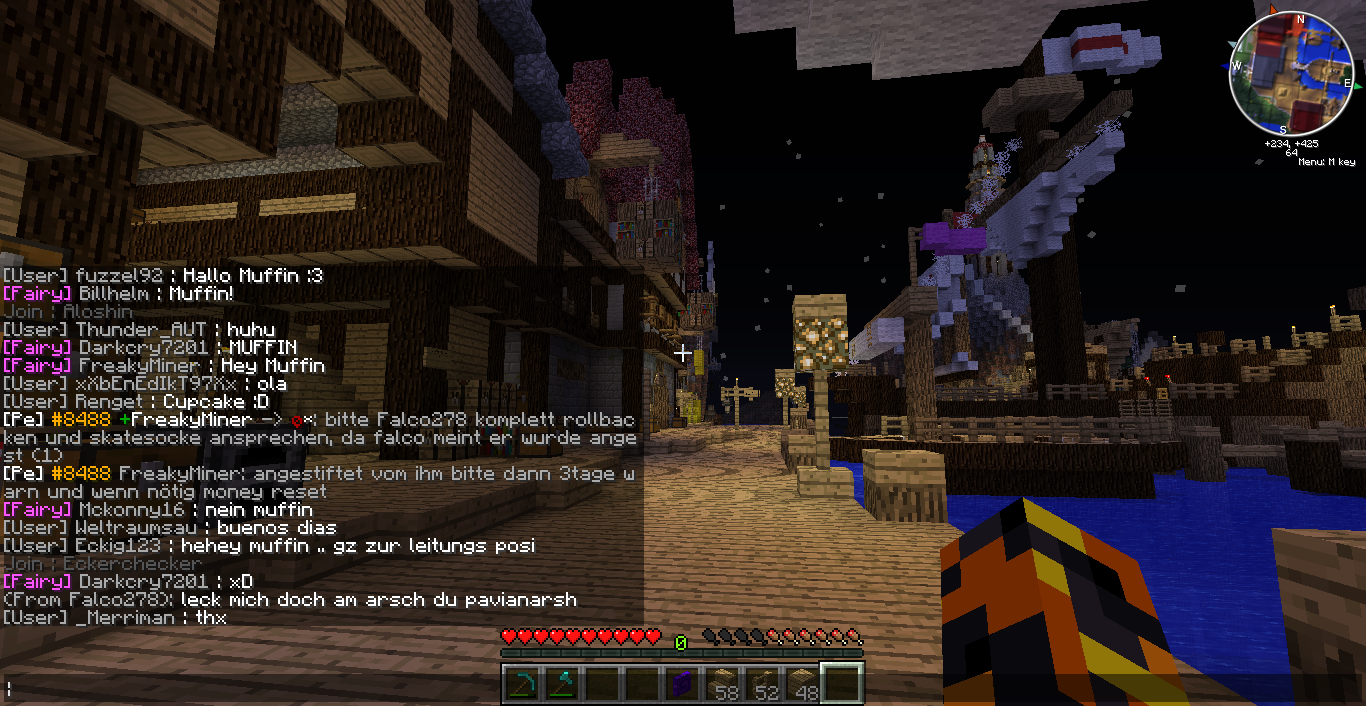This screenshot has height=706, width=1366.
Task: Select the purple block hotbar slot
Action: coord(682,684)
